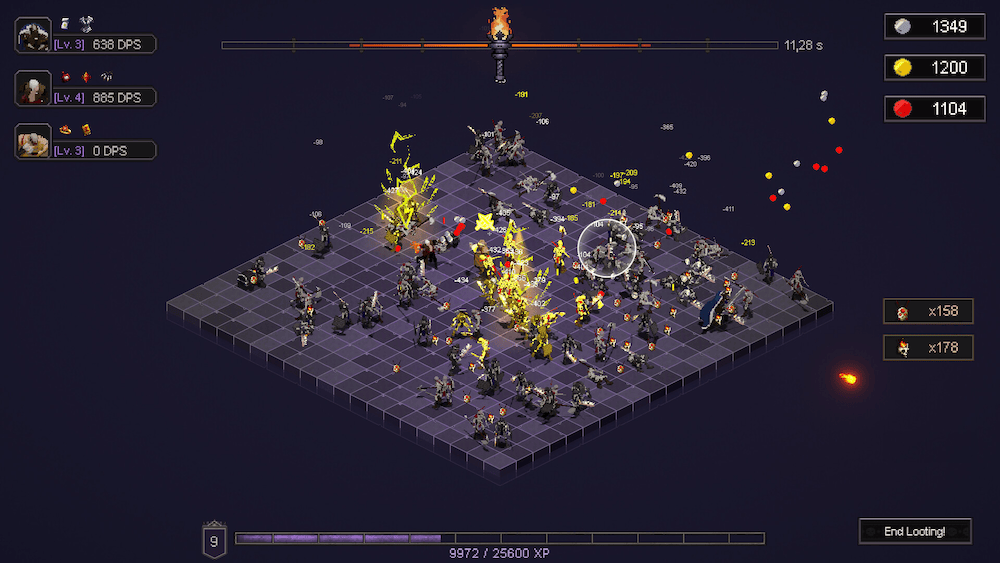
Task: Click the flaming skull x178 counter
Action: coord(928,347)
